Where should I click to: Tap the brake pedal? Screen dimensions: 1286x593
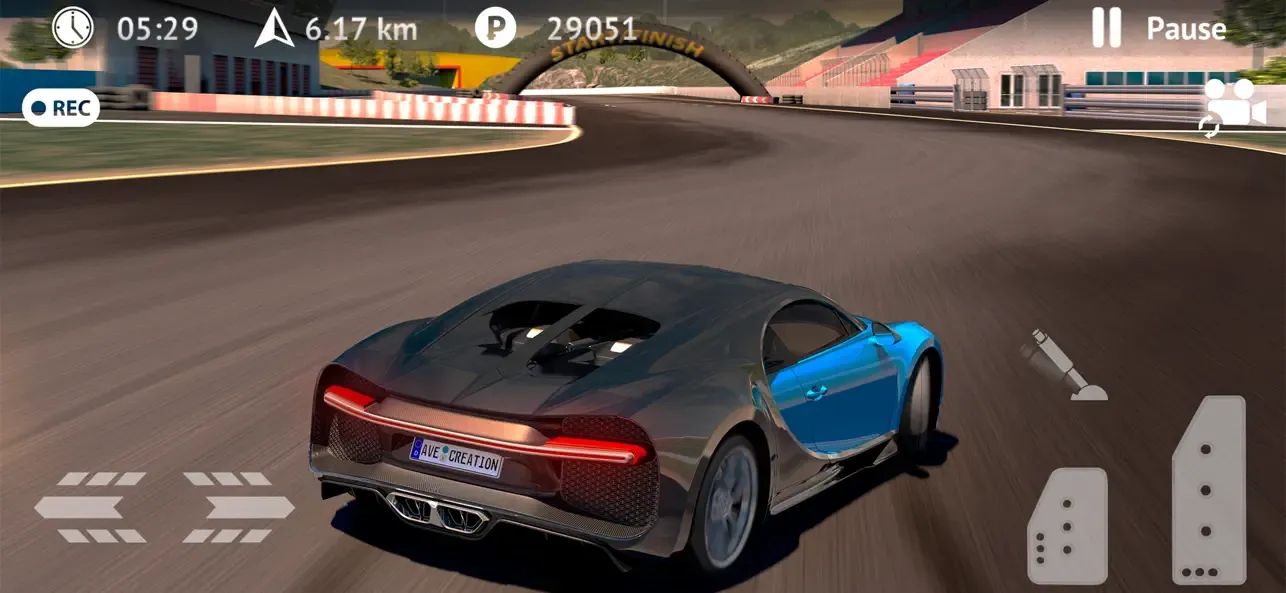coord(1068,526)
